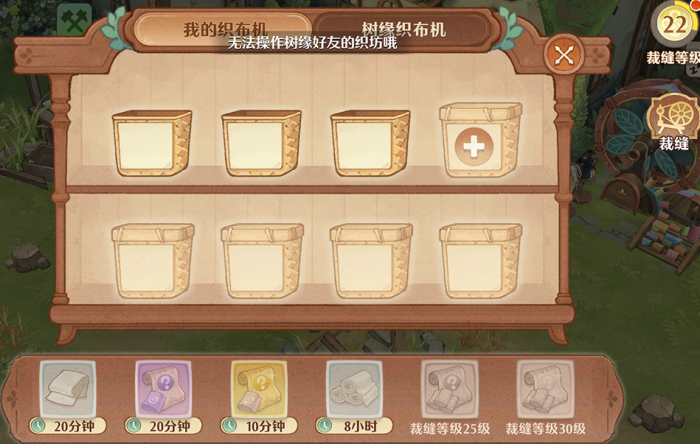Tap the locked 裁缝等级30级 recipe

pos(545,387)
